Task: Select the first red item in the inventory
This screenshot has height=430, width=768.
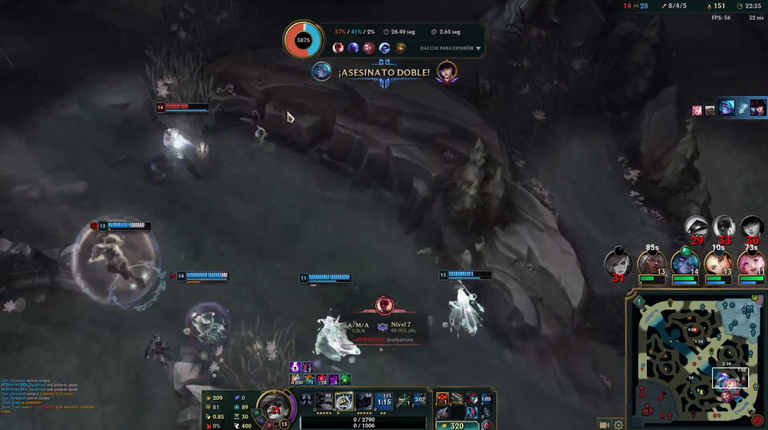Action: click(443, 399)
